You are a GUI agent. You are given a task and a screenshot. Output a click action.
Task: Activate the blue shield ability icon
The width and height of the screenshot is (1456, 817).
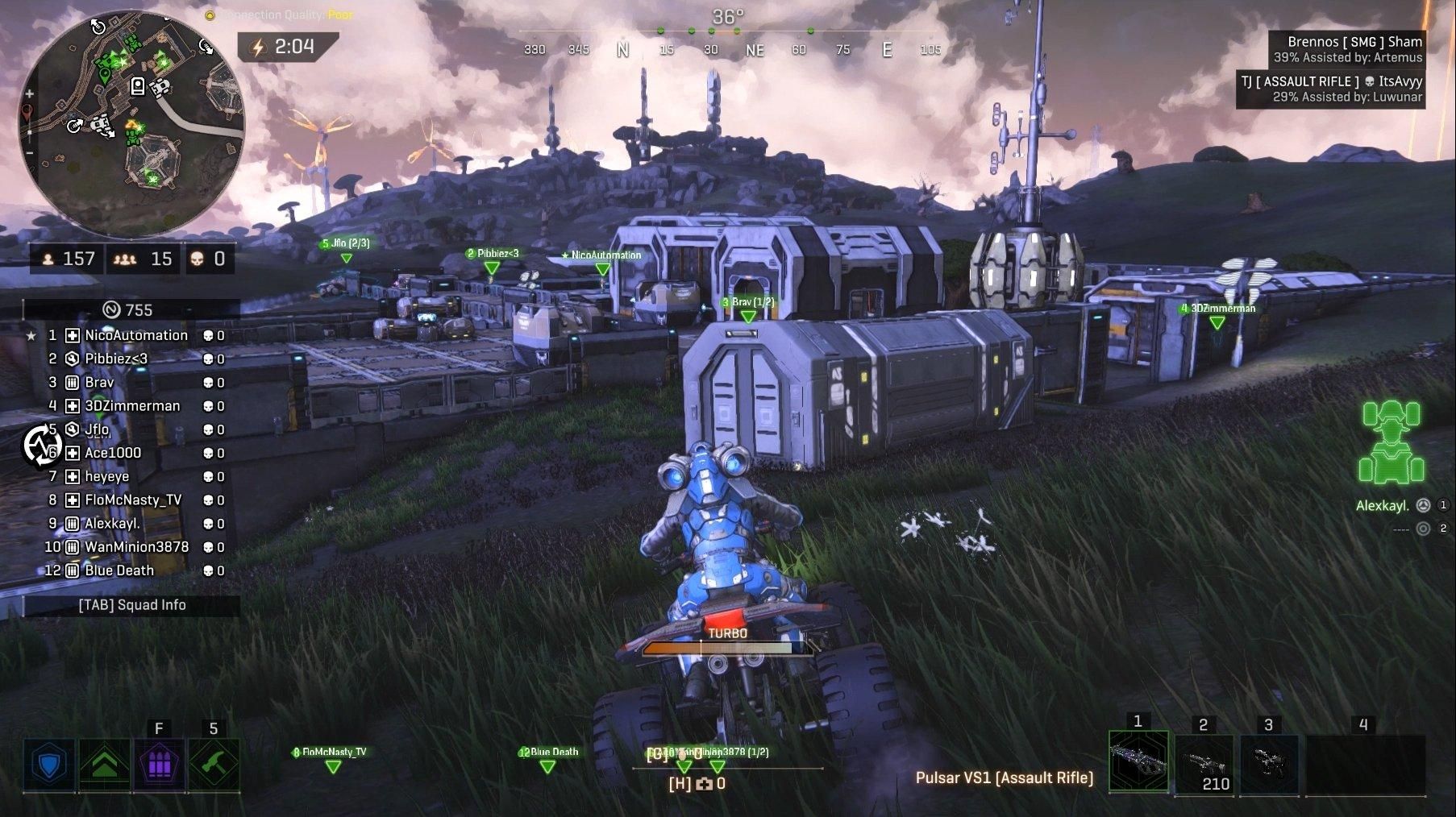[x=49, y=764]
